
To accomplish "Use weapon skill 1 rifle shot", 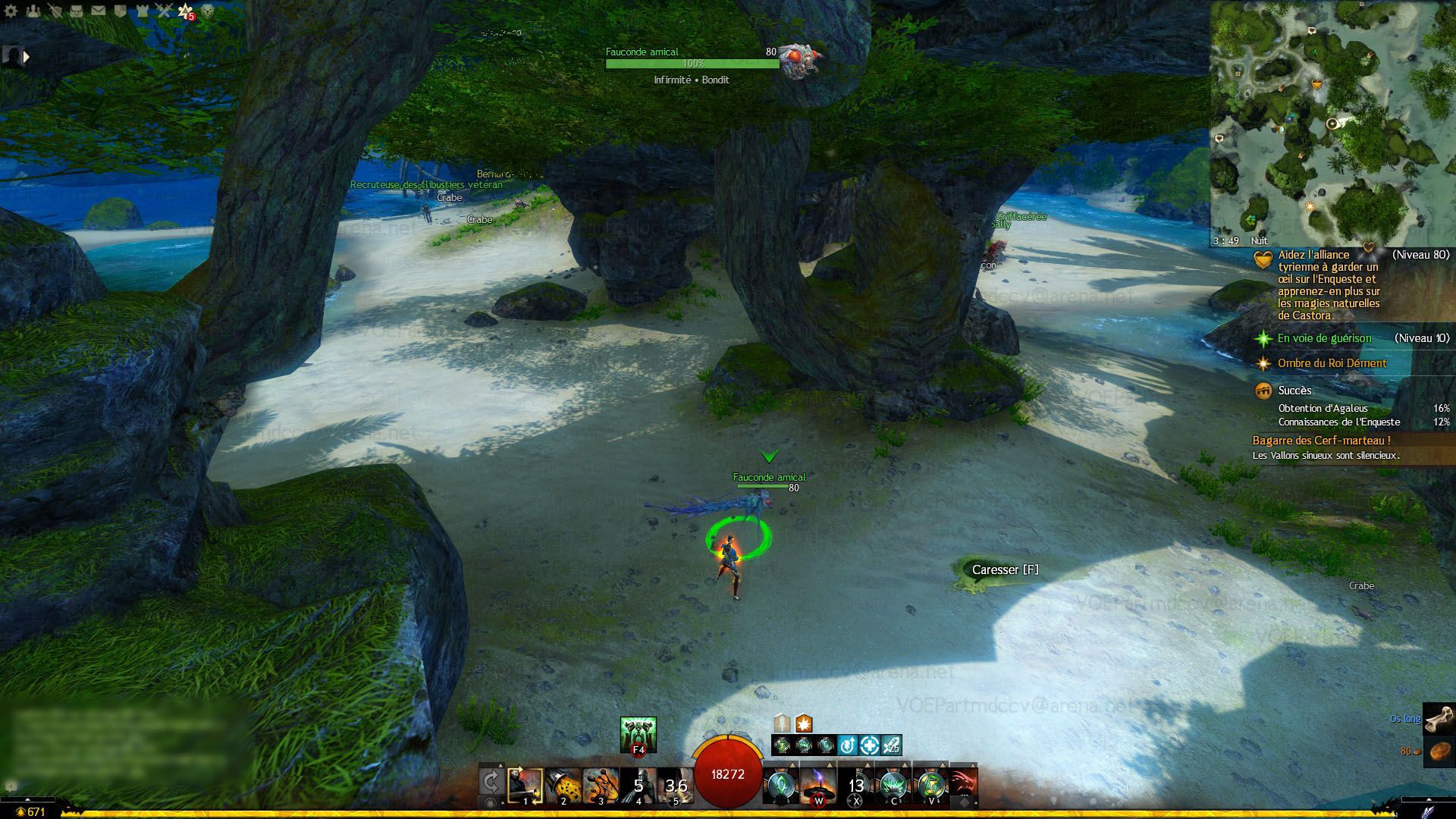I will tap(525, 786).
